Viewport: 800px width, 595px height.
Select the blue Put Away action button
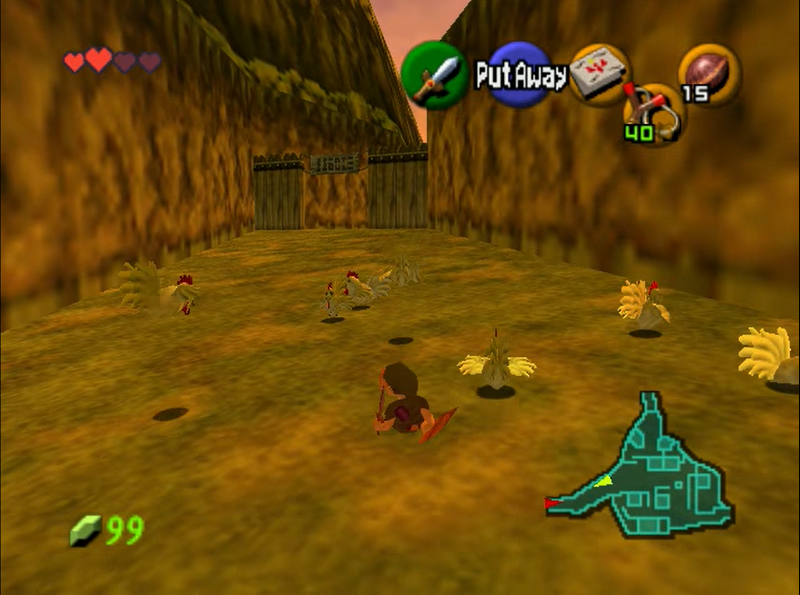click(520, 75)
